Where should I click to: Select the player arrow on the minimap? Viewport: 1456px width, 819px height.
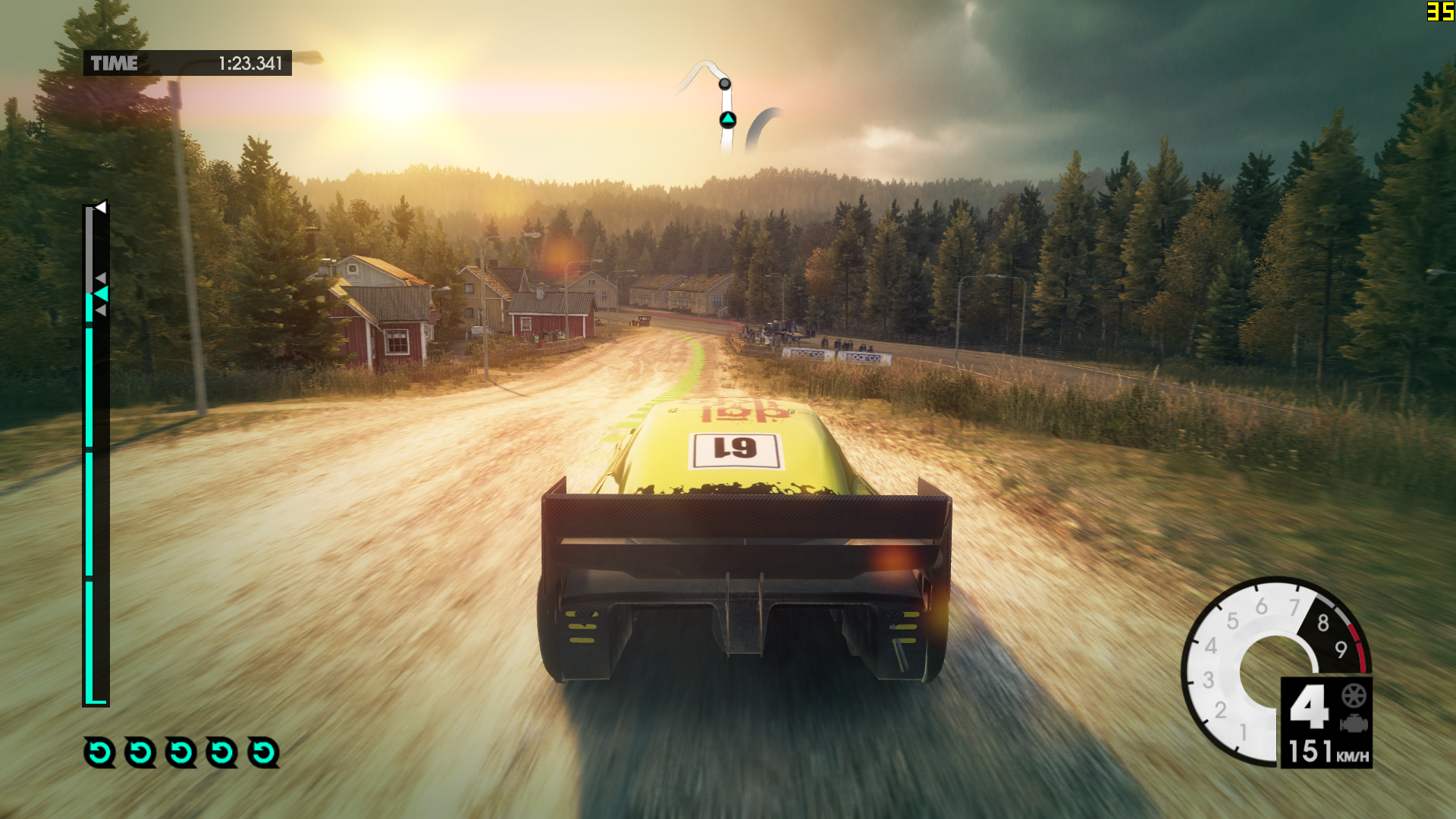tap(726, 118)
